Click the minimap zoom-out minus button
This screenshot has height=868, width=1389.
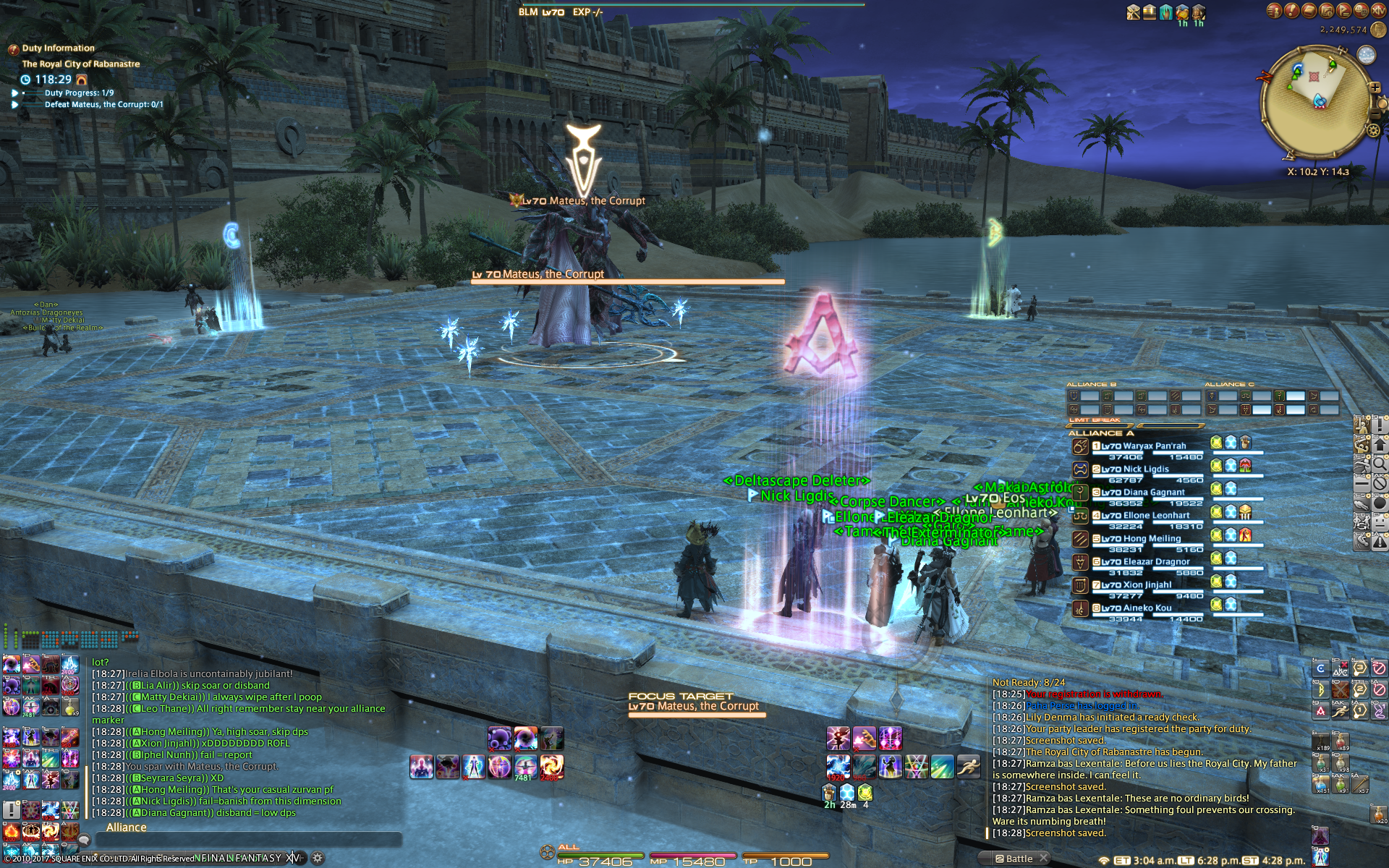pyautogui.click(x=1376, y=114)
